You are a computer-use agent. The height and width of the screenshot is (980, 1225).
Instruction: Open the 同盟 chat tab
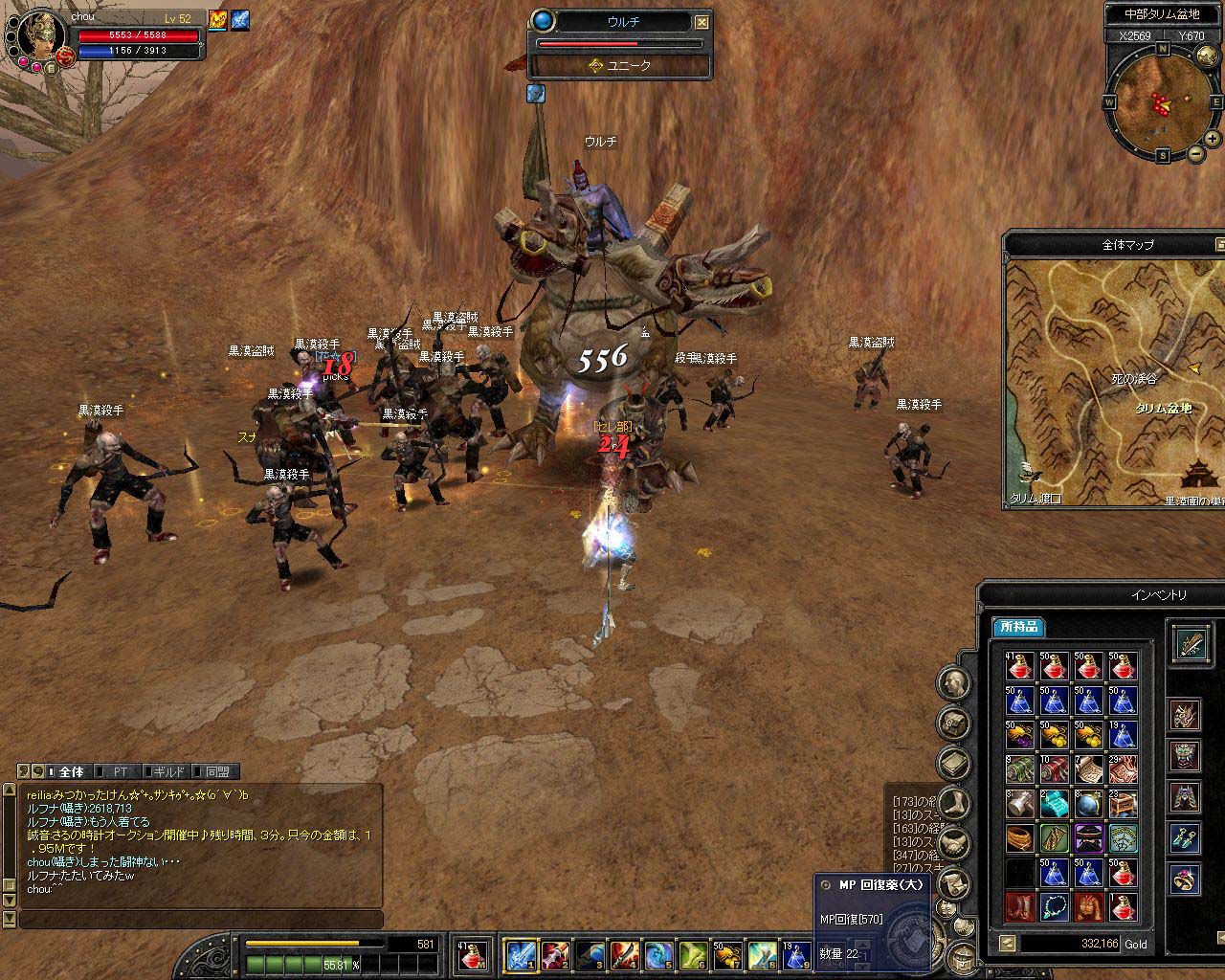point(216,771)
